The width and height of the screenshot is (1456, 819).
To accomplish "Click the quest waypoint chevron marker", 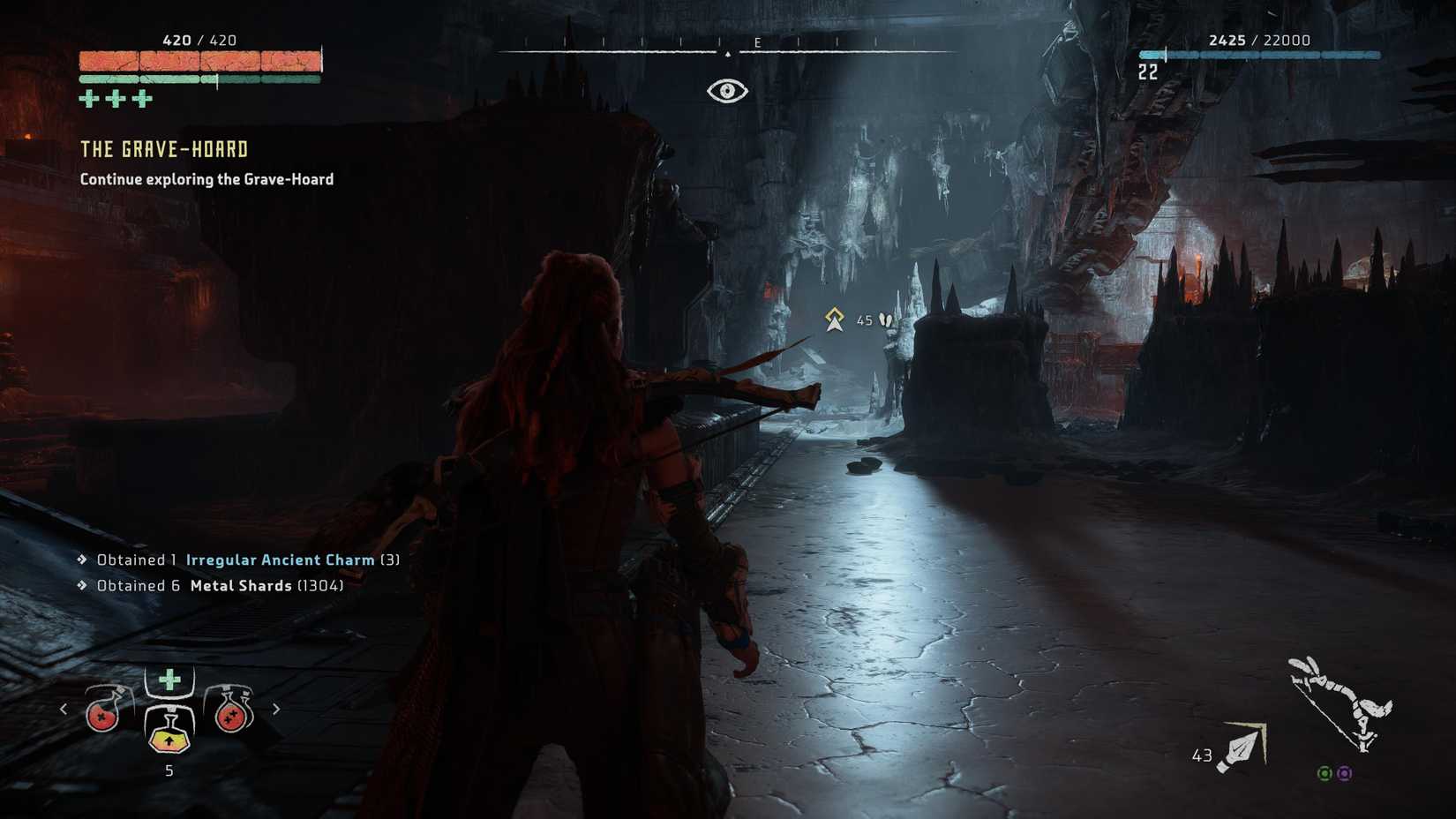I will (x=833, y=318).
